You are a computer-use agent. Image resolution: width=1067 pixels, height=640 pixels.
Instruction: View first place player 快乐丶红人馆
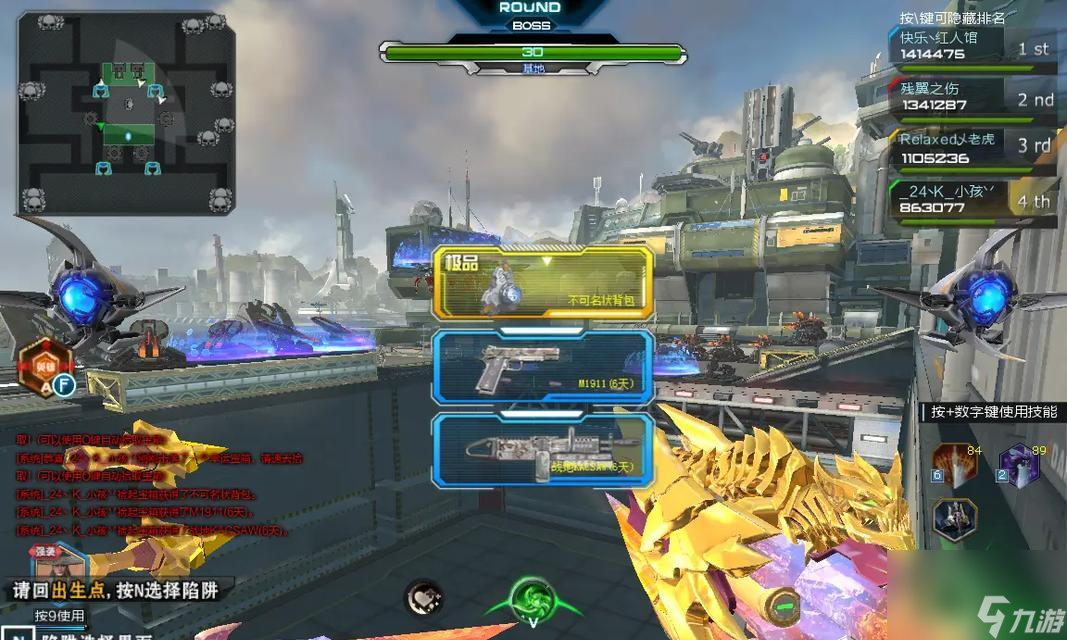click(971, 46)
